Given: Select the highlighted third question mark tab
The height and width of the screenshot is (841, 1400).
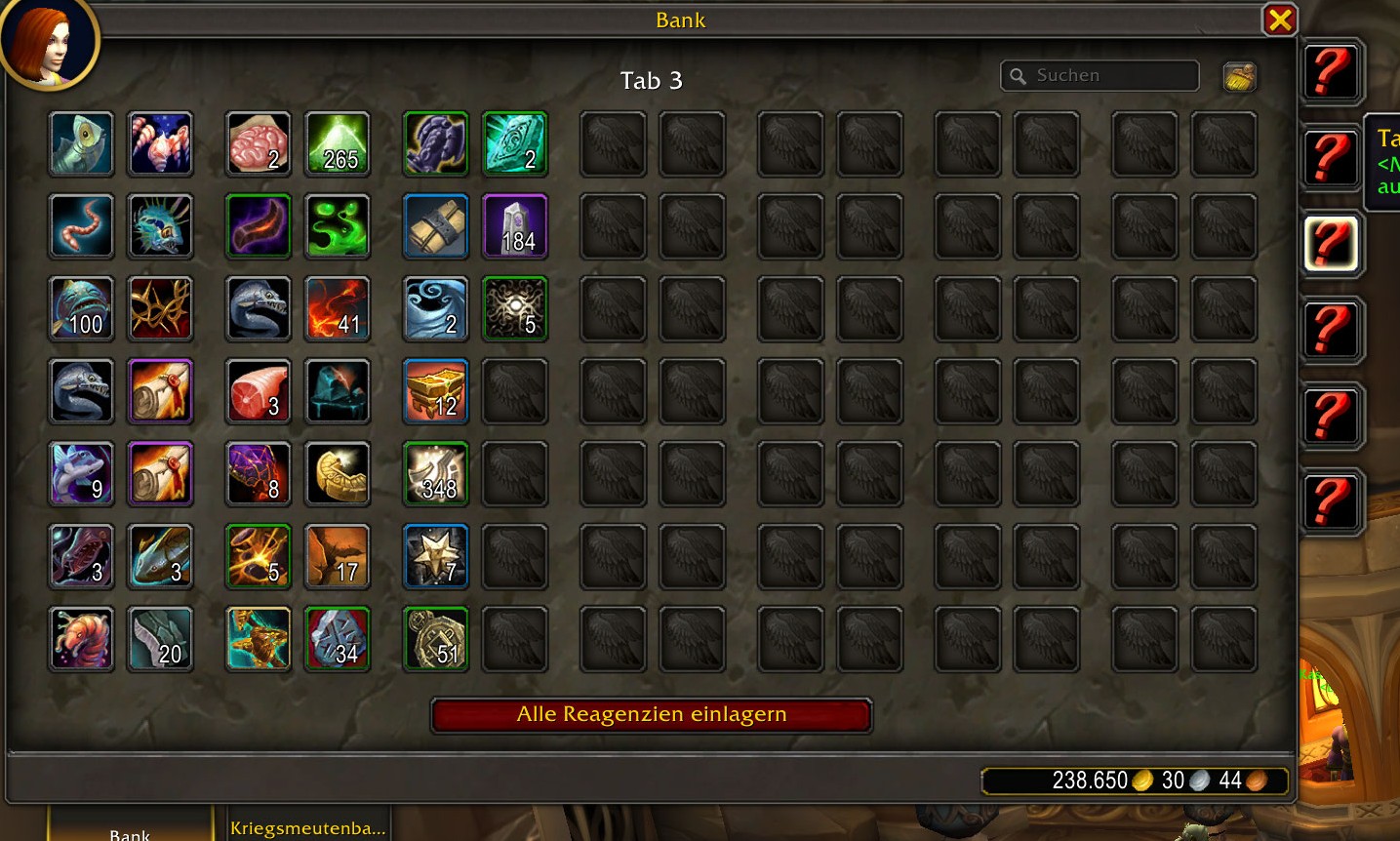Looking at the screenshot, I should point(1331,243).
